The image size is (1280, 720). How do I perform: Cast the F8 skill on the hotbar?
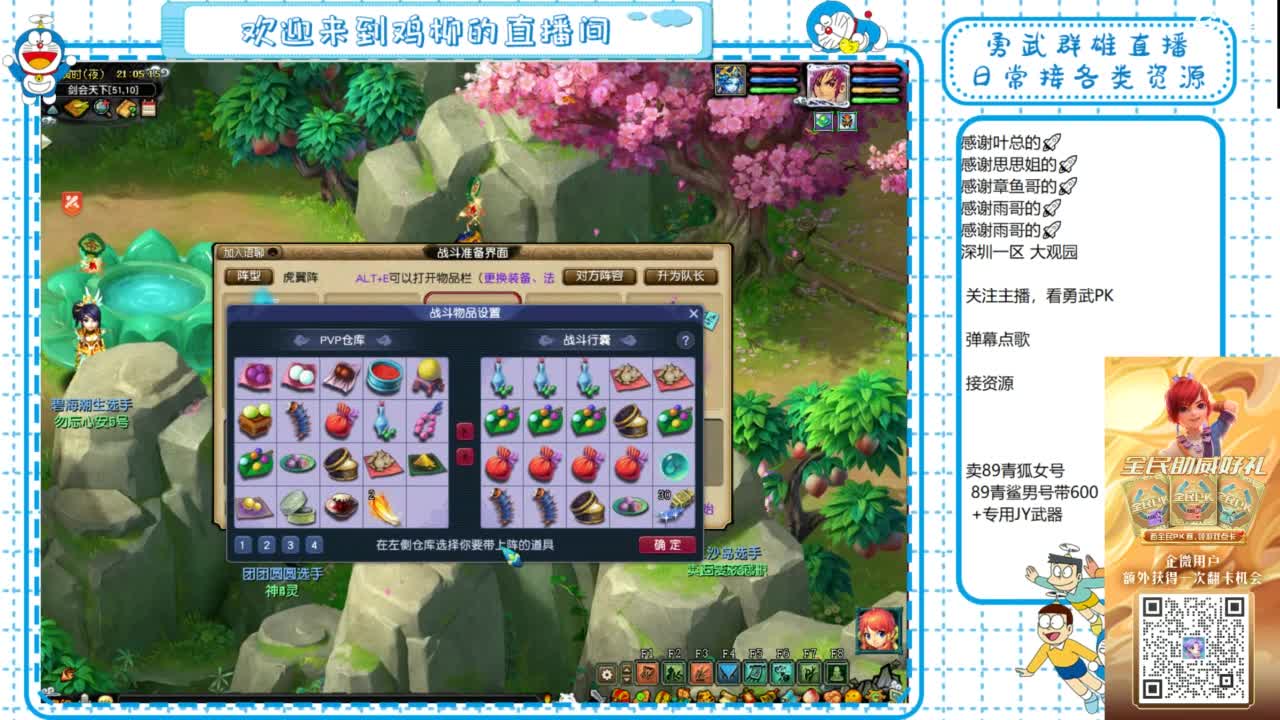[836, 673]
